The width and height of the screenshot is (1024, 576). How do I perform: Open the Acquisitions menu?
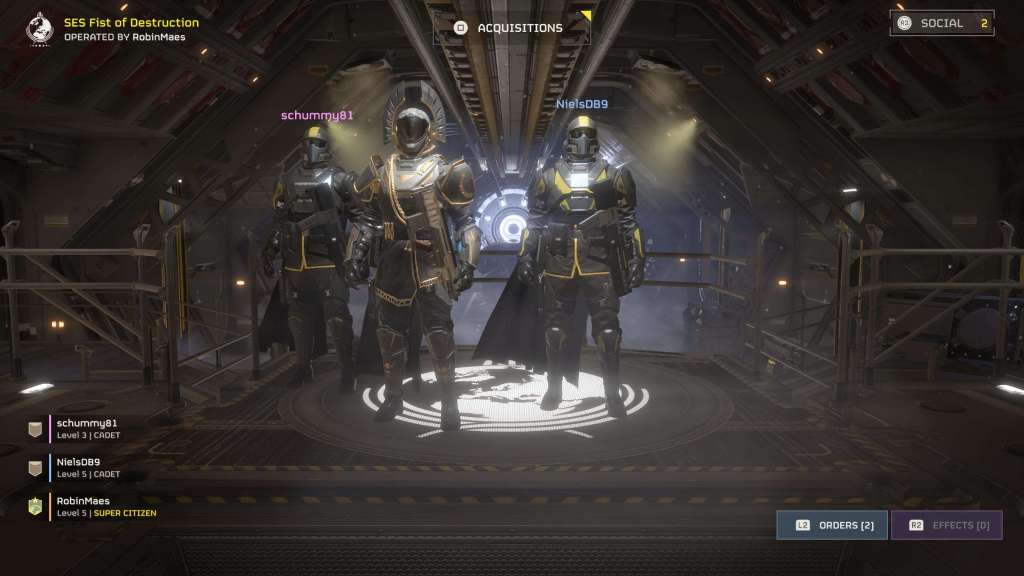511,28
